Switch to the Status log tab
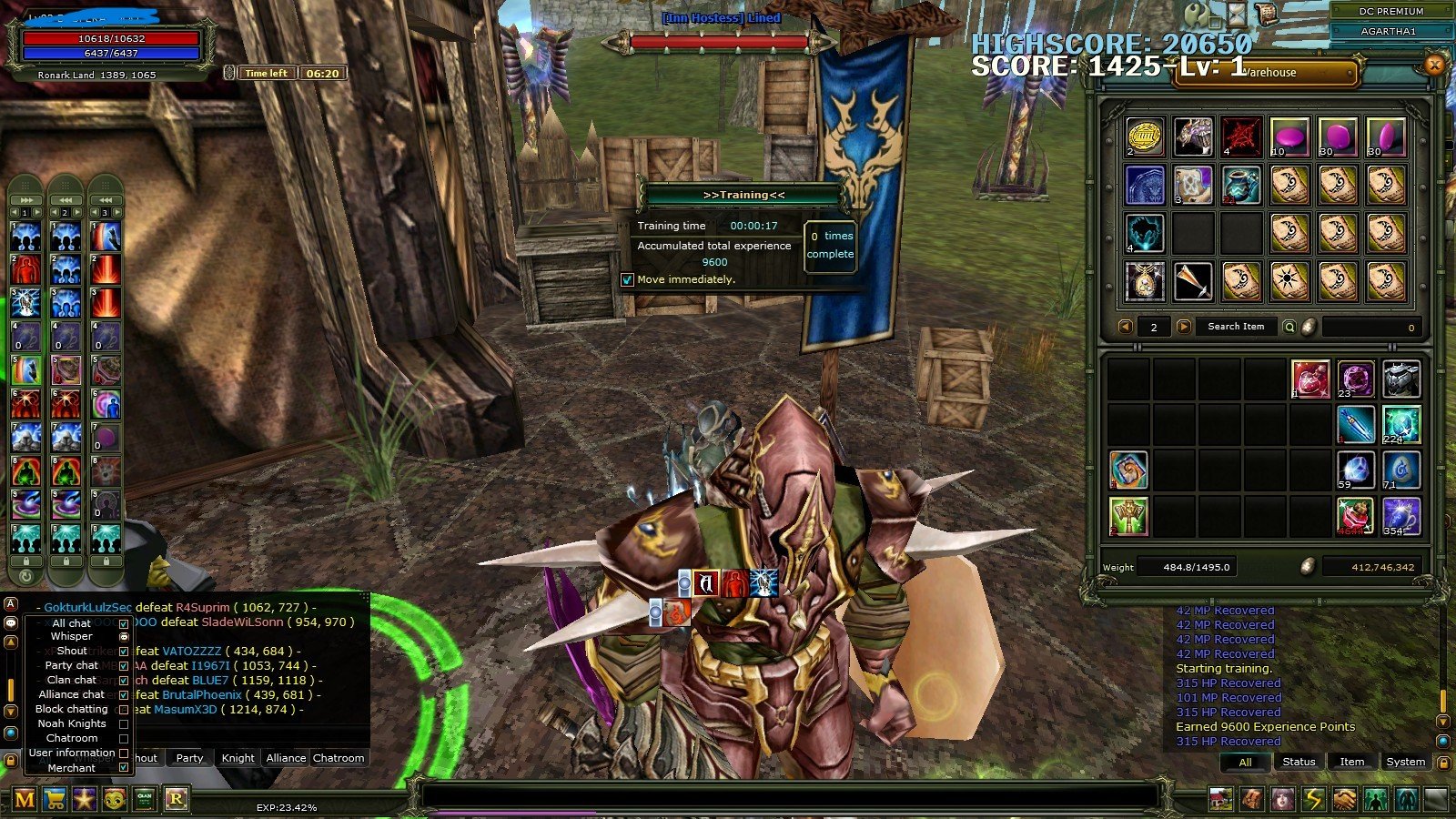The width and height of the screenshot is (1456, 819). coord(1299,762)
